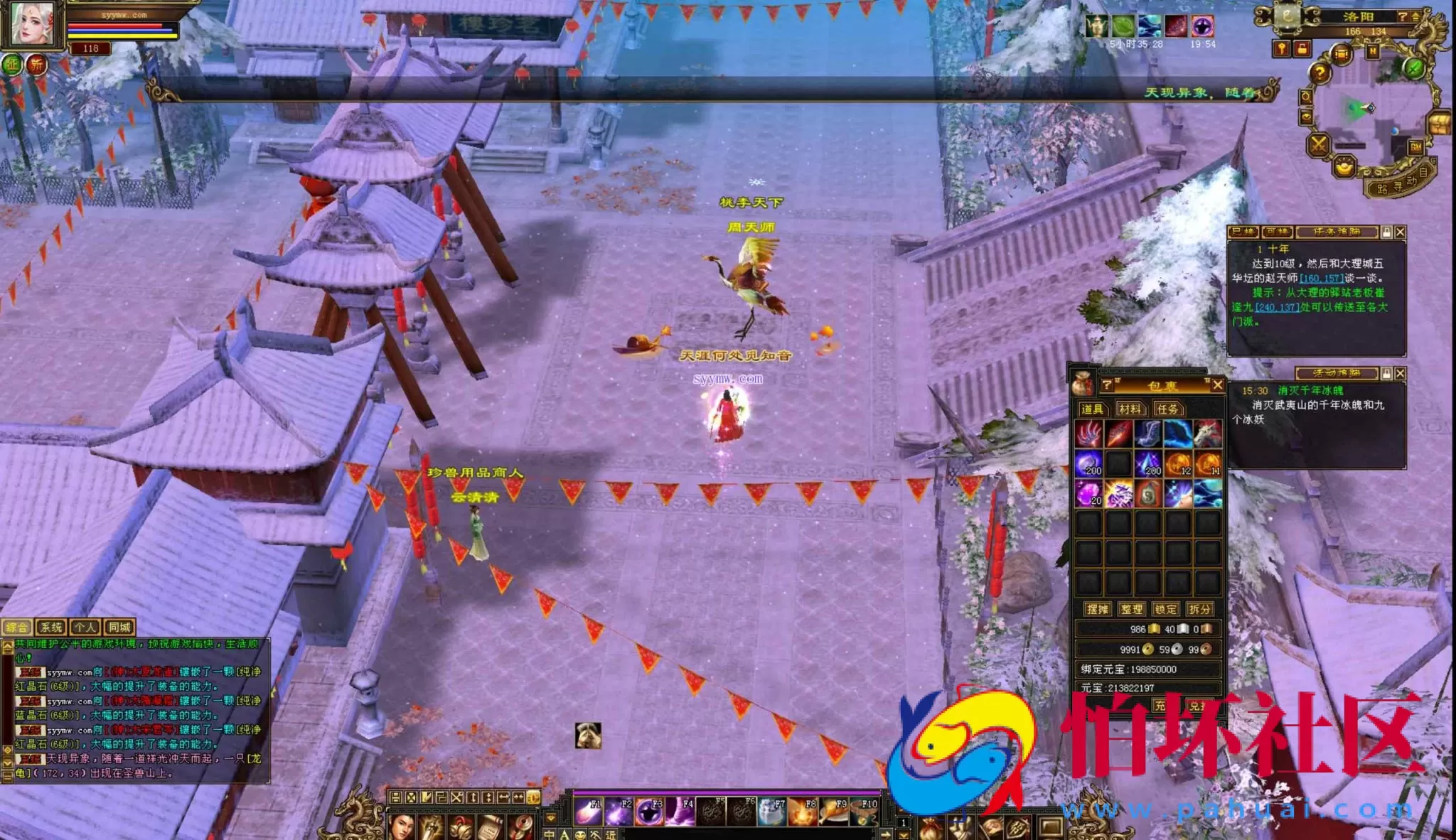Expand the yellow chevron above the skill bar
The width and height of the screenshot is (1456, 840).
(551, 818)
